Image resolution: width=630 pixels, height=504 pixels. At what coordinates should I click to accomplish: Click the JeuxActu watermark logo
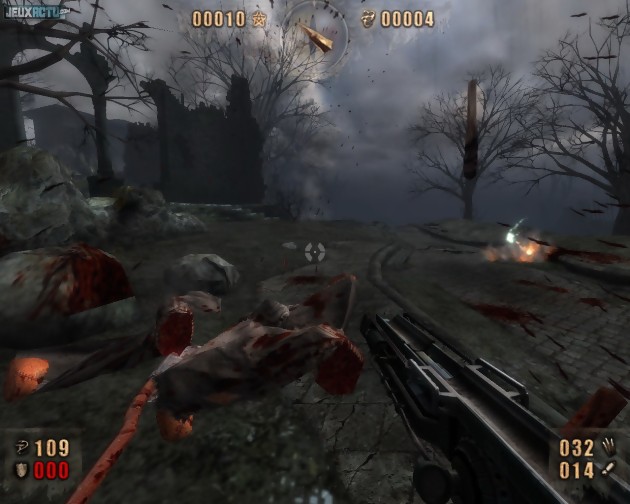pos(34,12)
